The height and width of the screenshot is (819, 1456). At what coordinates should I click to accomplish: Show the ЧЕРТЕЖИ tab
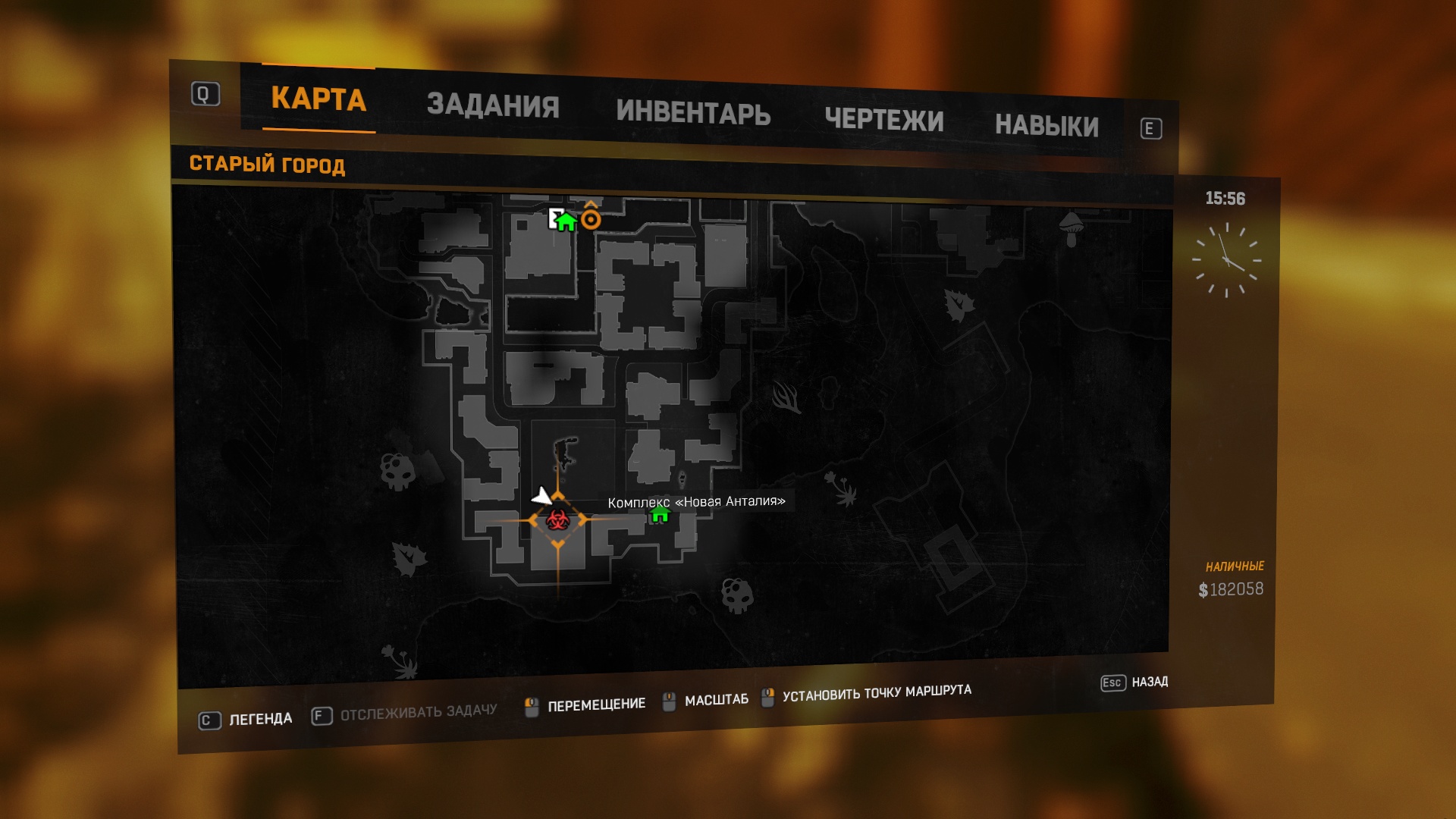(884, 120)
